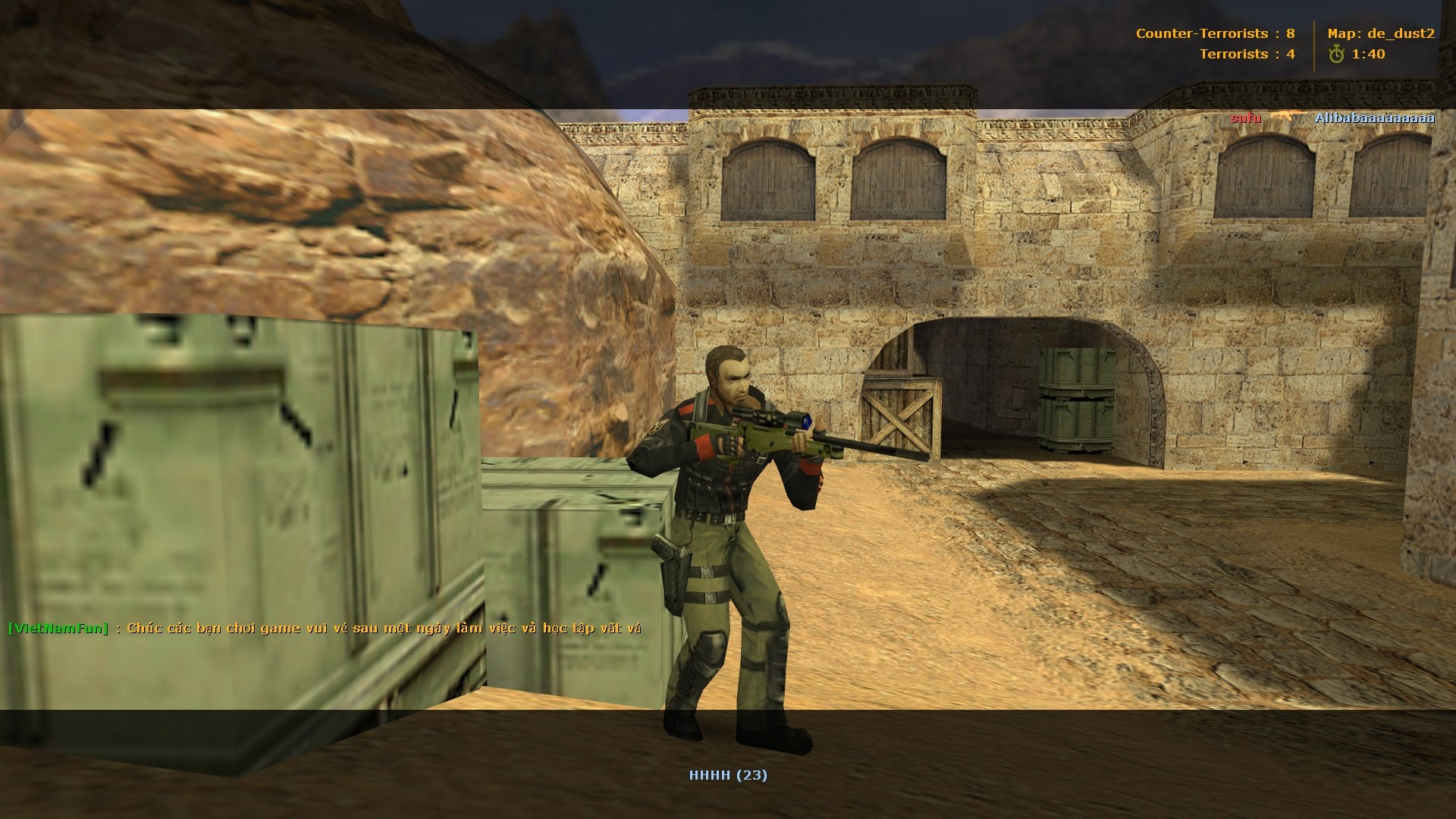Click the divider bar between score and map info

click(x=1313, y=43)
